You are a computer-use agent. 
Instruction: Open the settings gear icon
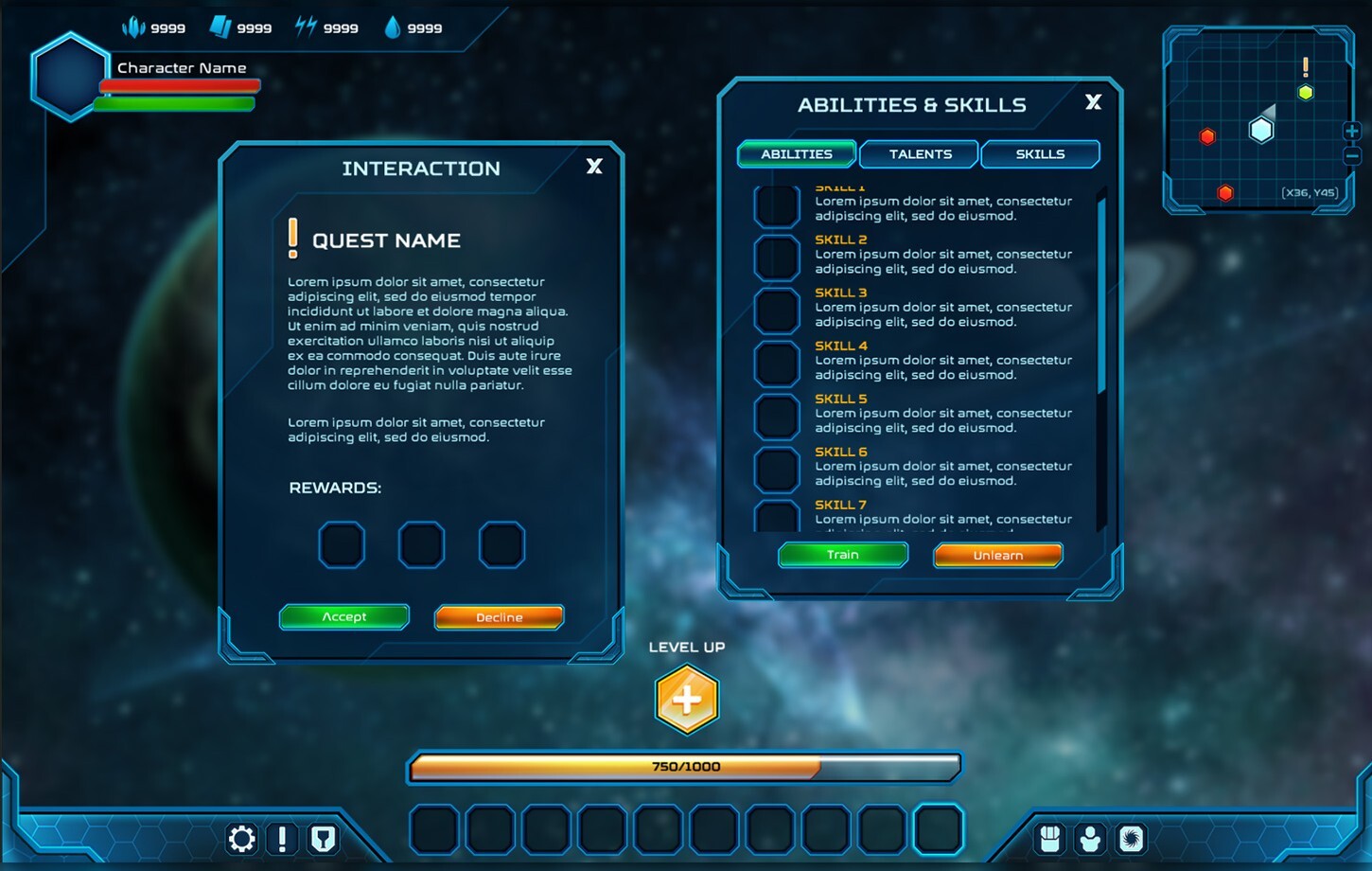[241, 839]
